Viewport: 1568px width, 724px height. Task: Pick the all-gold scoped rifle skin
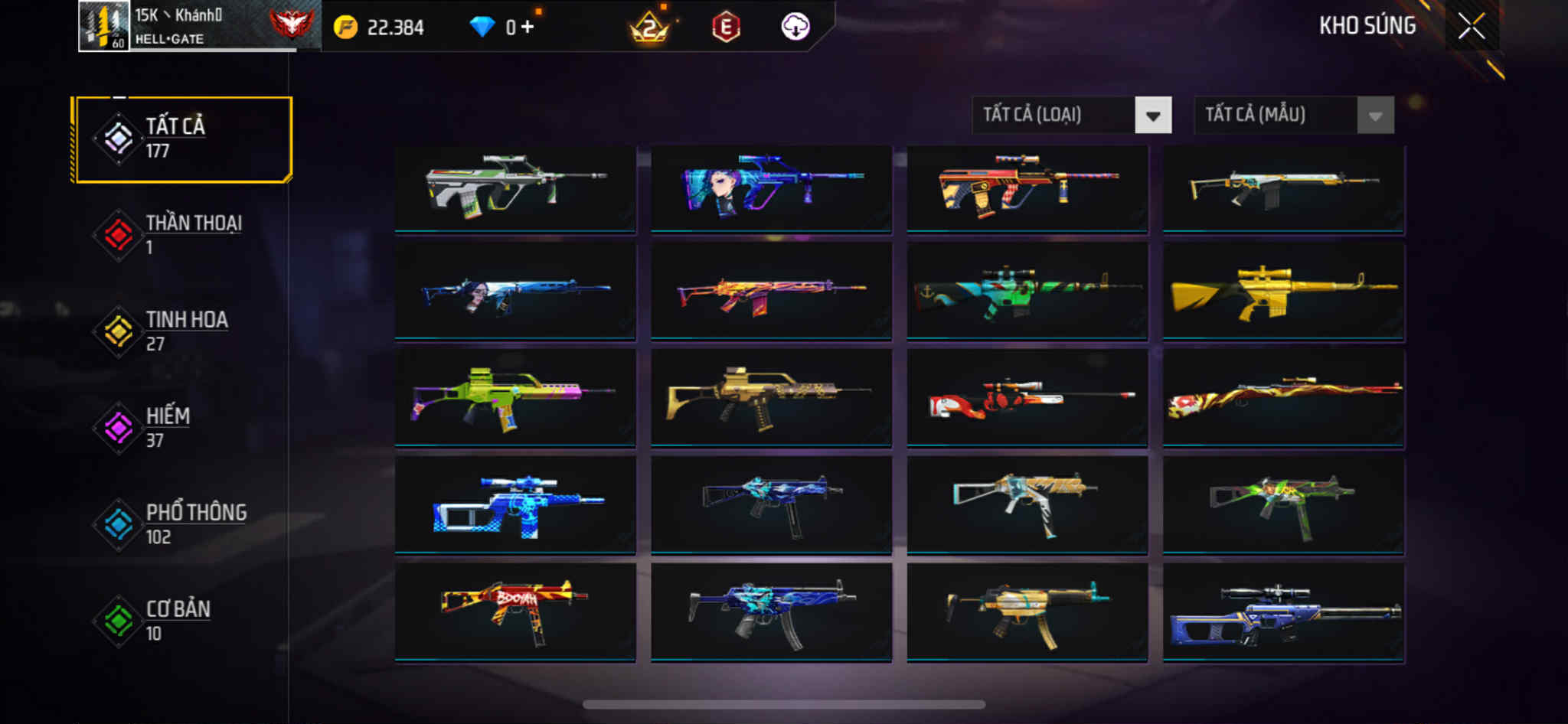[x=1283, y=292]
